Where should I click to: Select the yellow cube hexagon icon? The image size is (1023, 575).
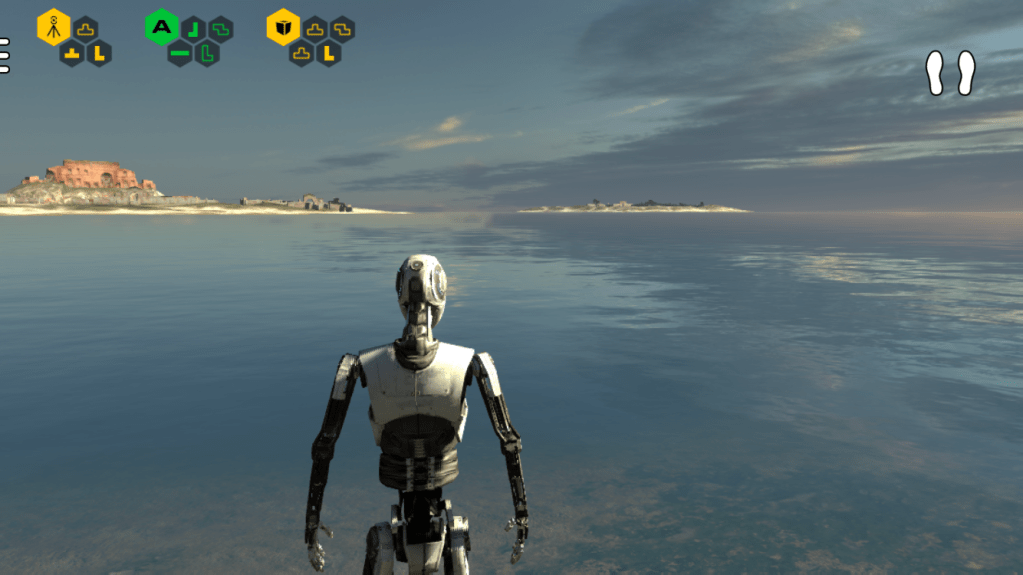[283, 27]
